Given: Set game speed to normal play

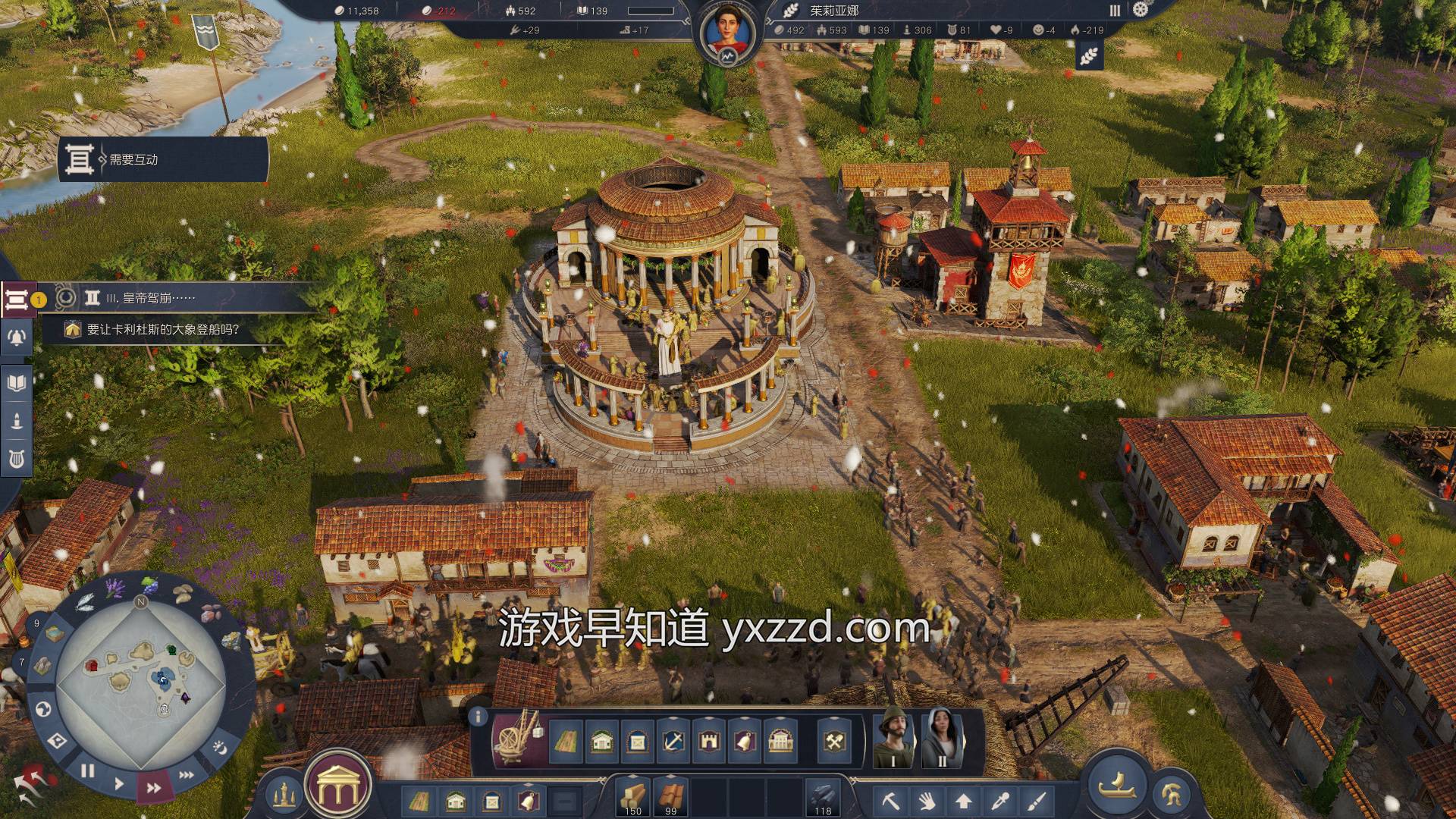Looking at the screenshot, I should [119, 783].
